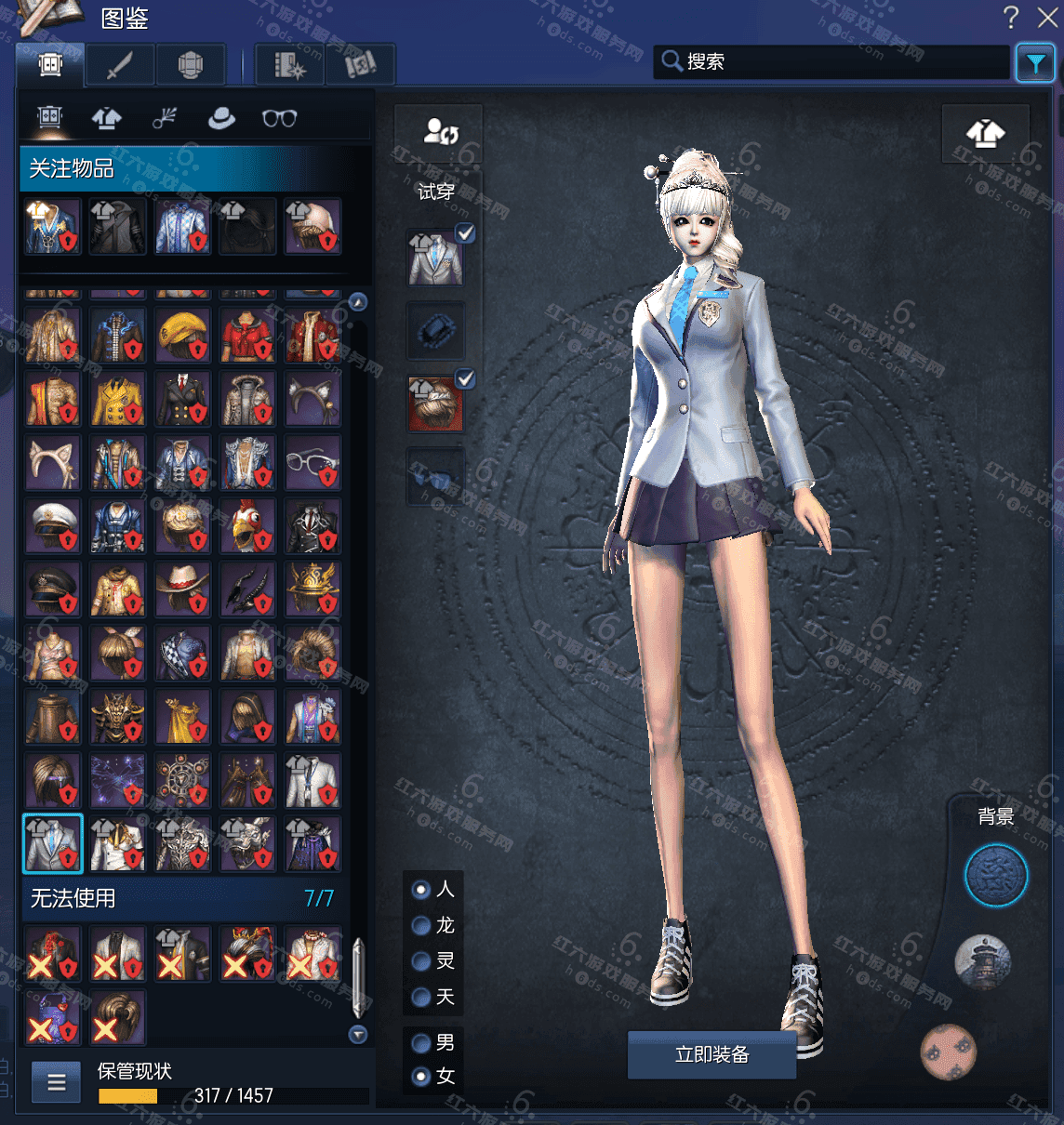This screenshot has width=1064, height=1125.
Task: Click the swap character icon above 试穿
Action: (x=440, y=131)
